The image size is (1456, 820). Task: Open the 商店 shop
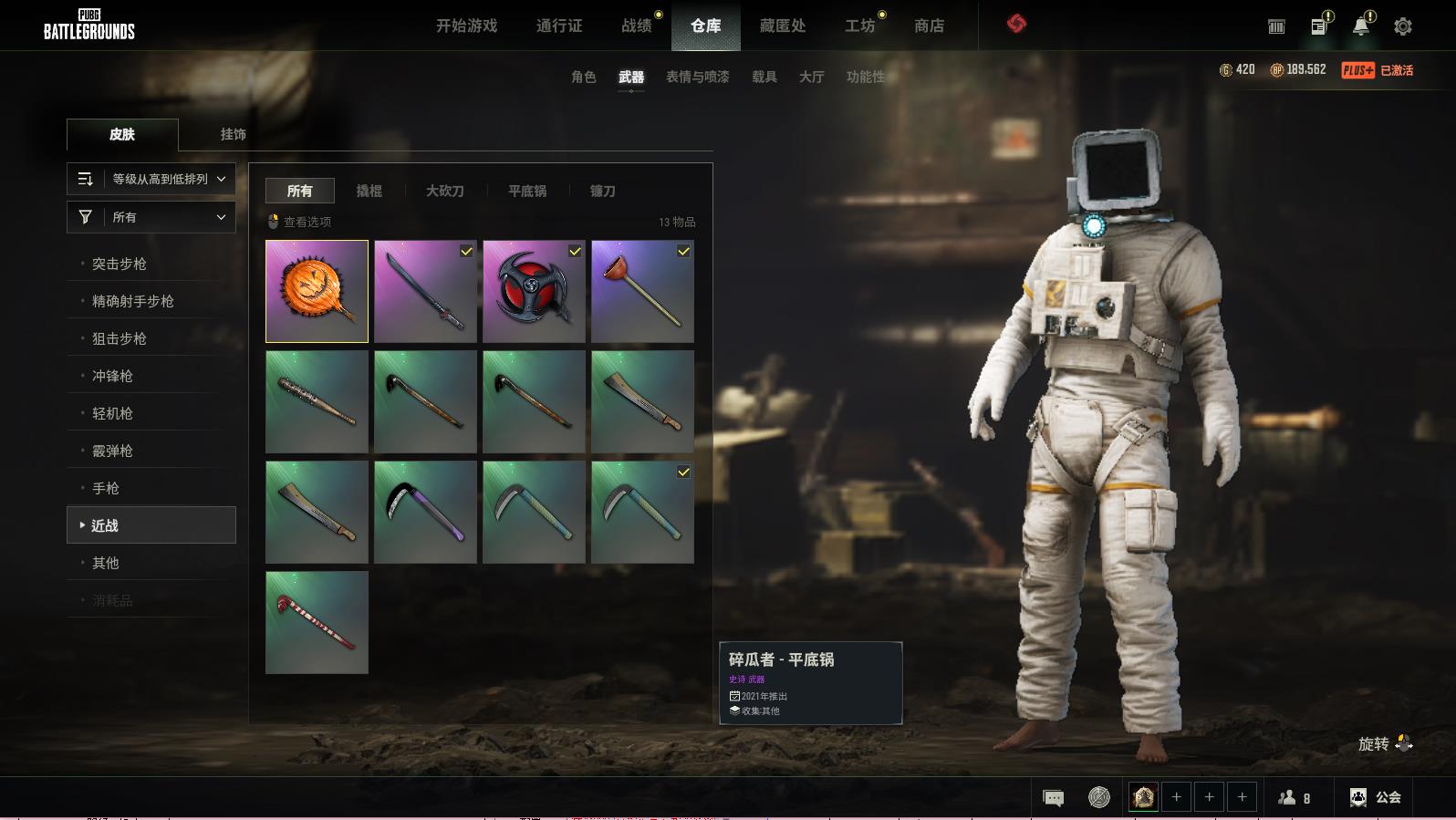929,26
